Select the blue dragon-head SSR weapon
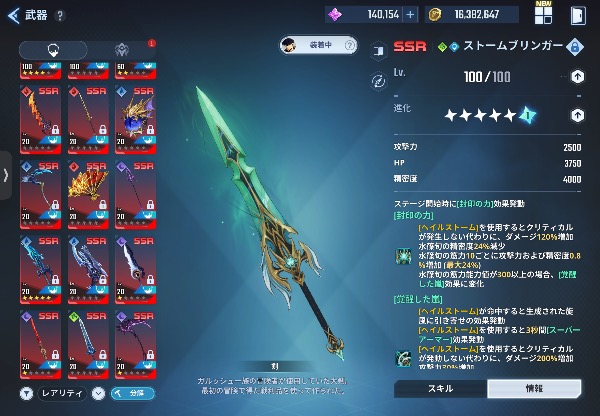Viewport: 600px width, 416px height. click(135, 115)
